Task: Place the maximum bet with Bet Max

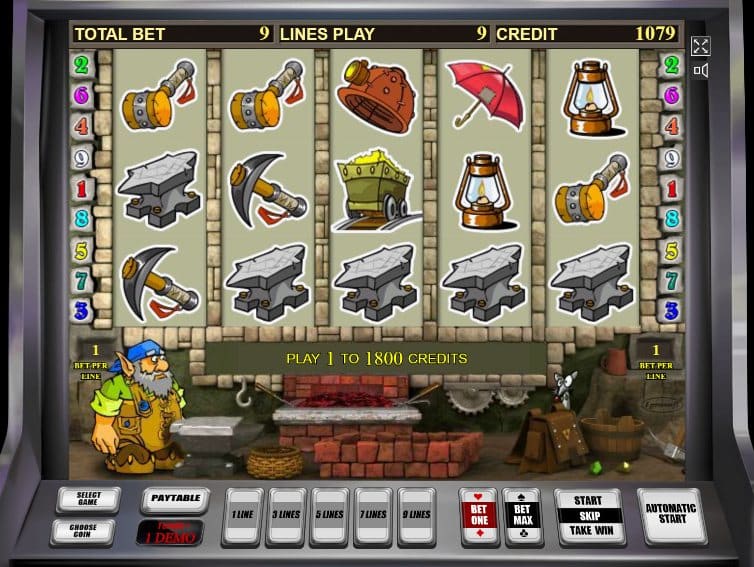Action: (x=521, y=516)
